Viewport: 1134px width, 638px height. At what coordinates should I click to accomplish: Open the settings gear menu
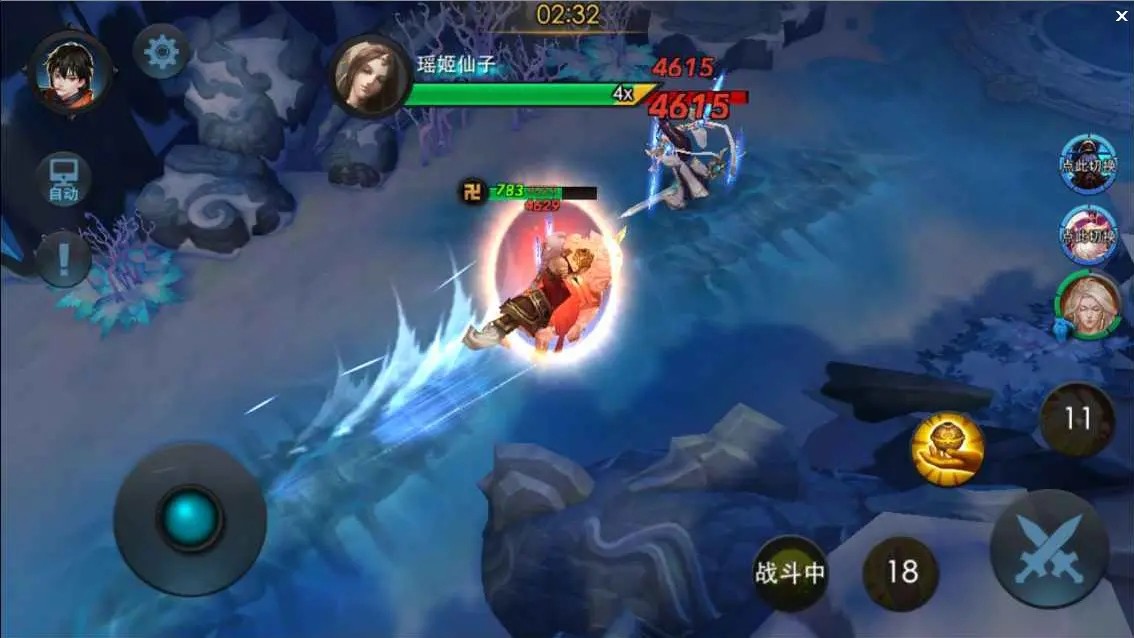[x=161, y=52]
